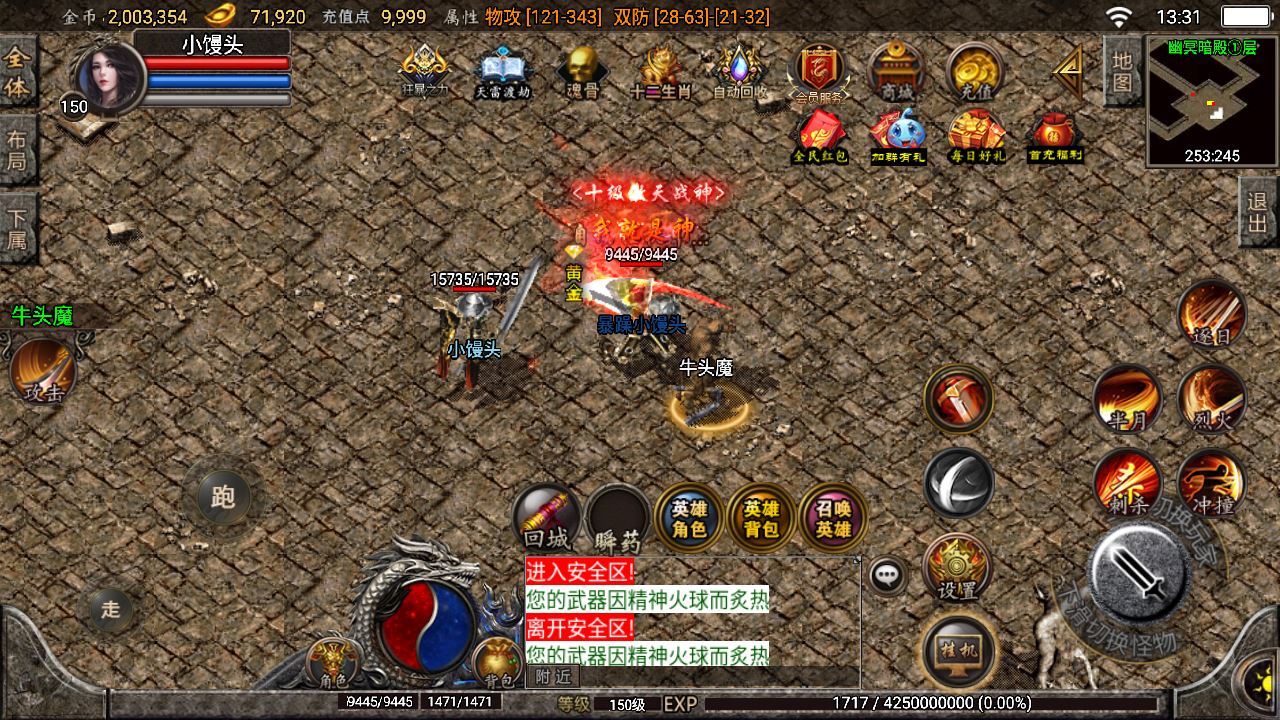Open the 英雄背包 hero bag
The height and width of the screenshot is (720, 1280).
point(761,517)
